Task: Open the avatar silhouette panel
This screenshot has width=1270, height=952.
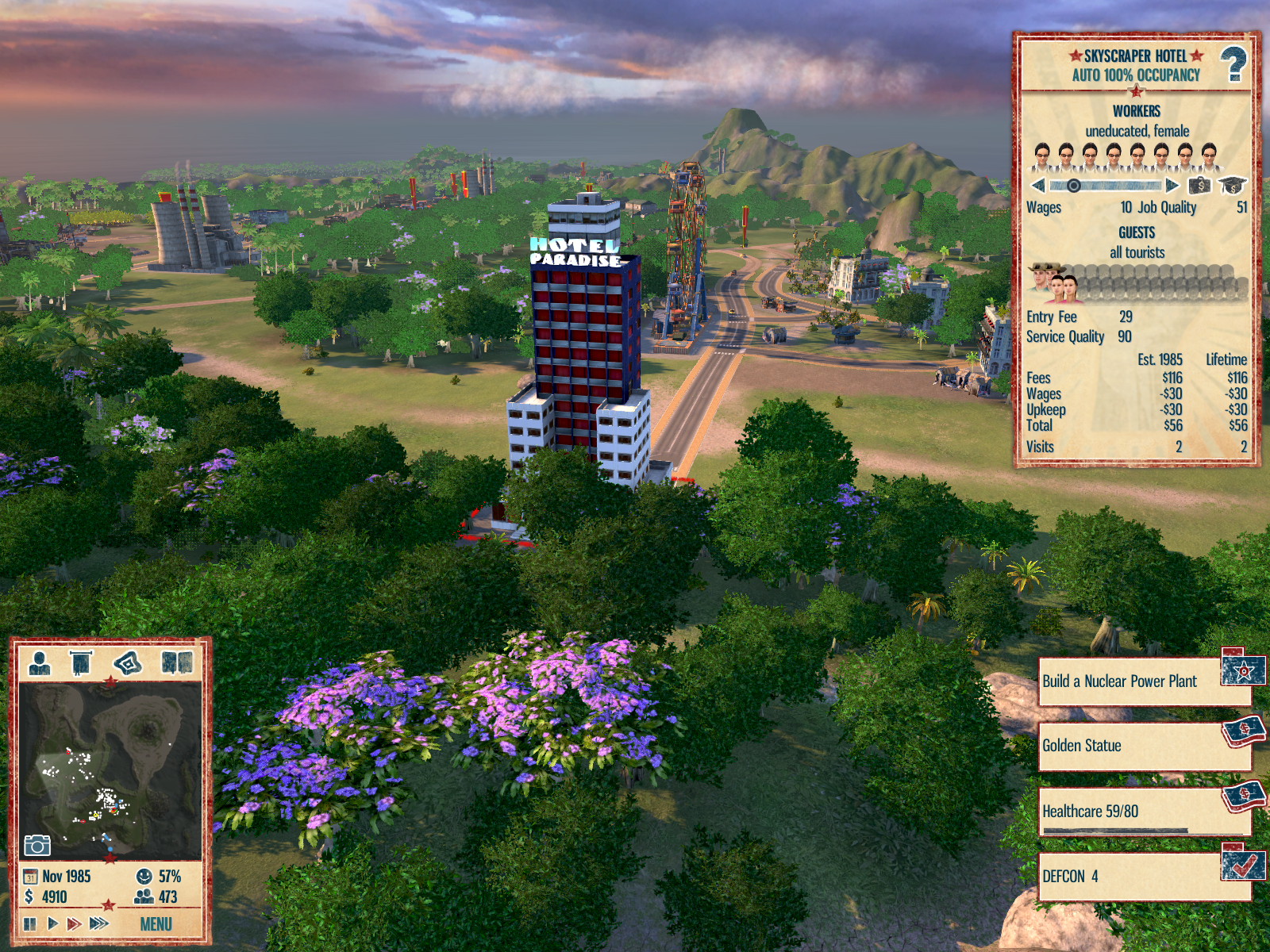Action: (40, 662)
